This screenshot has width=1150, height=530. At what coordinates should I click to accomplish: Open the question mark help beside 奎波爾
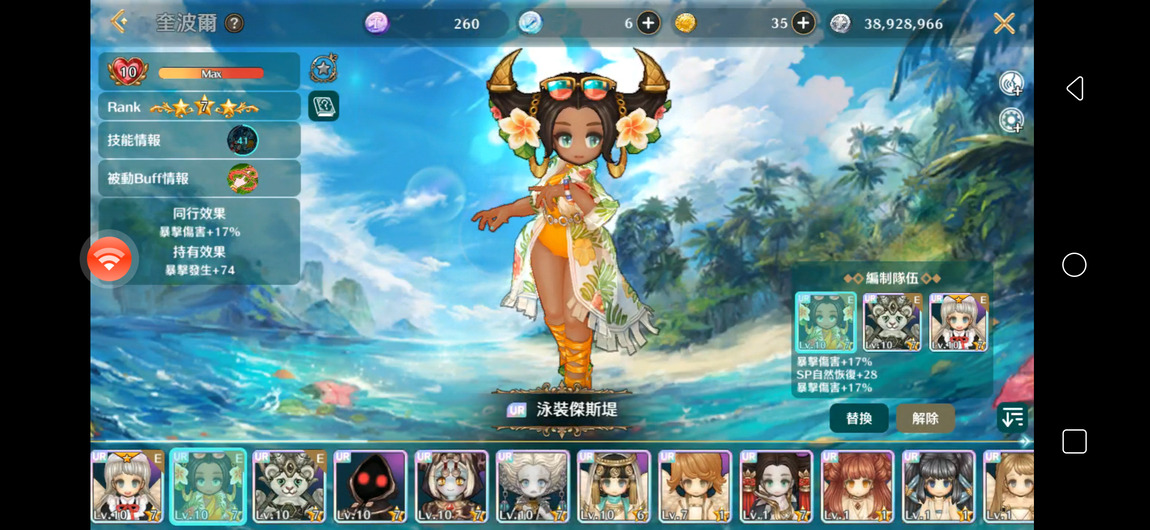(x=234, y=23)
